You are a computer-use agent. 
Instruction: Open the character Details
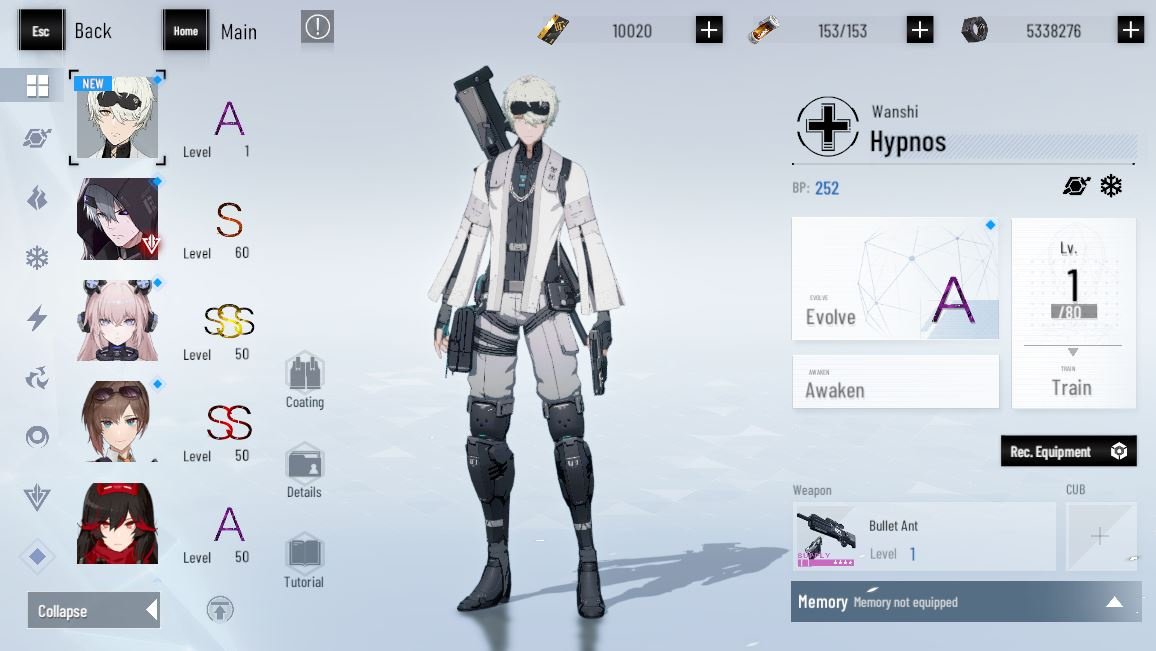tap(304, 471)
